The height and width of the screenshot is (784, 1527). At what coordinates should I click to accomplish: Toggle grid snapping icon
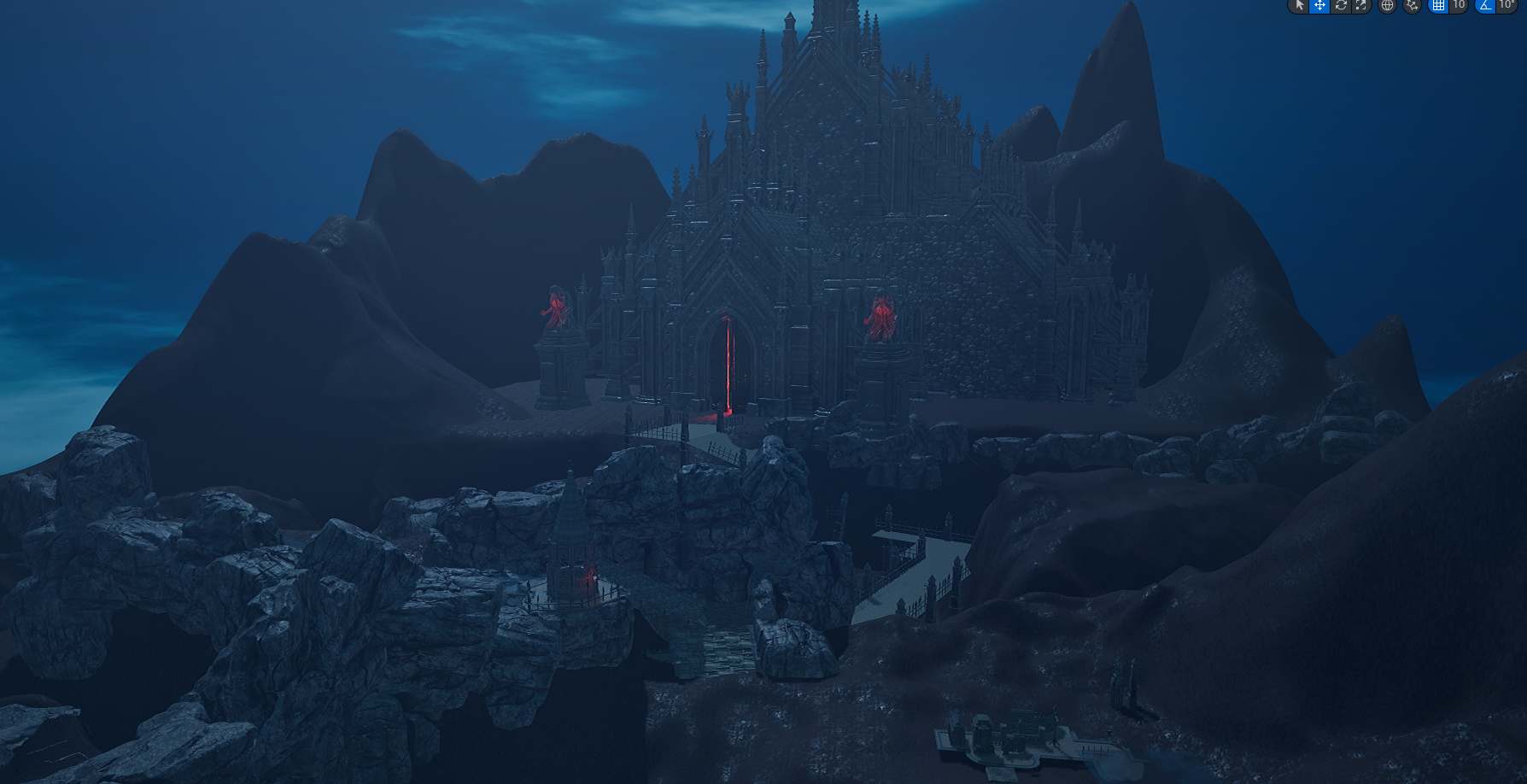click(1439, 5)
